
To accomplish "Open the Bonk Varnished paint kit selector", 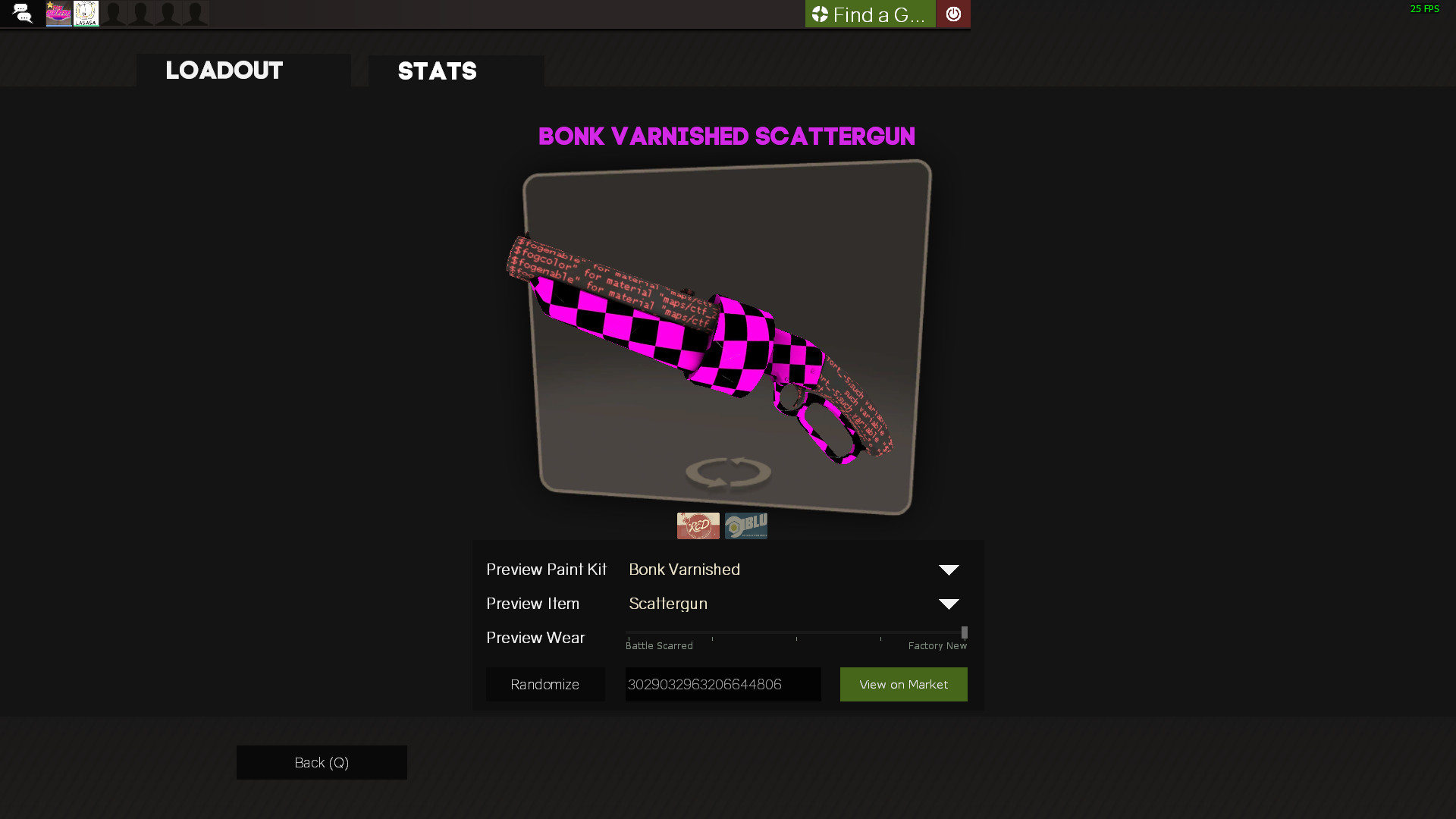I will [x=684, y=570].
